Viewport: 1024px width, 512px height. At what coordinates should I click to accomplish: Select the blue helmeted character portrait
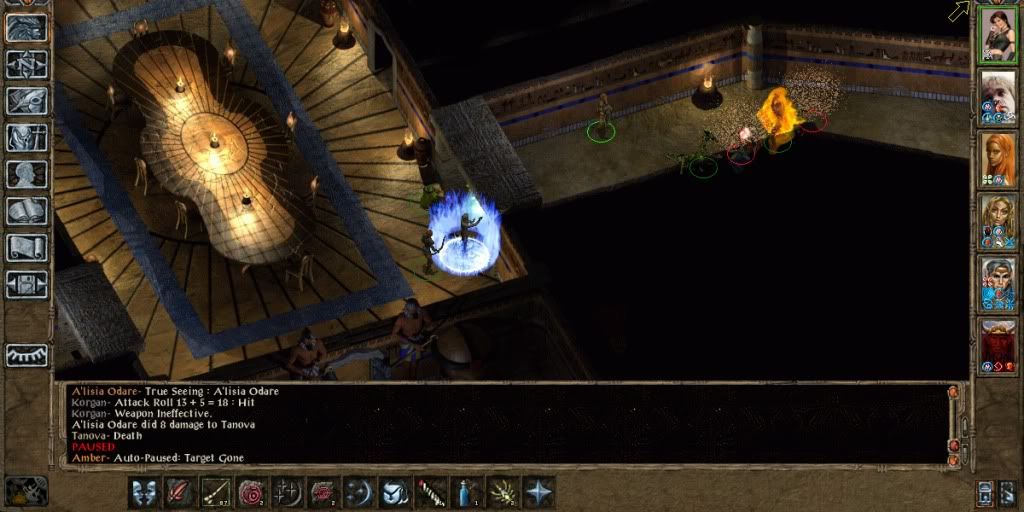click(997, 283)
